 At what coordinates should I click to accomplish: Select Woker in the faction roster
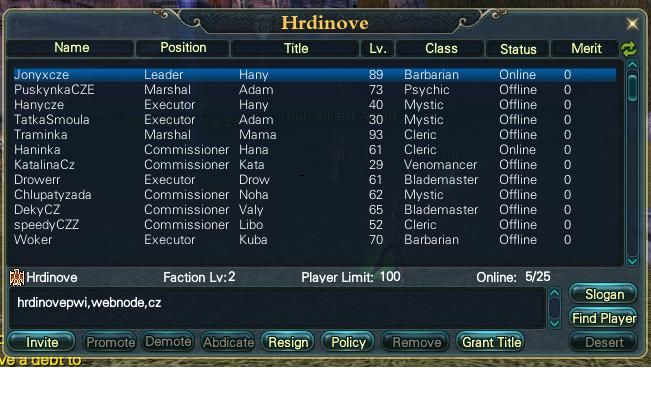point(32,240)
